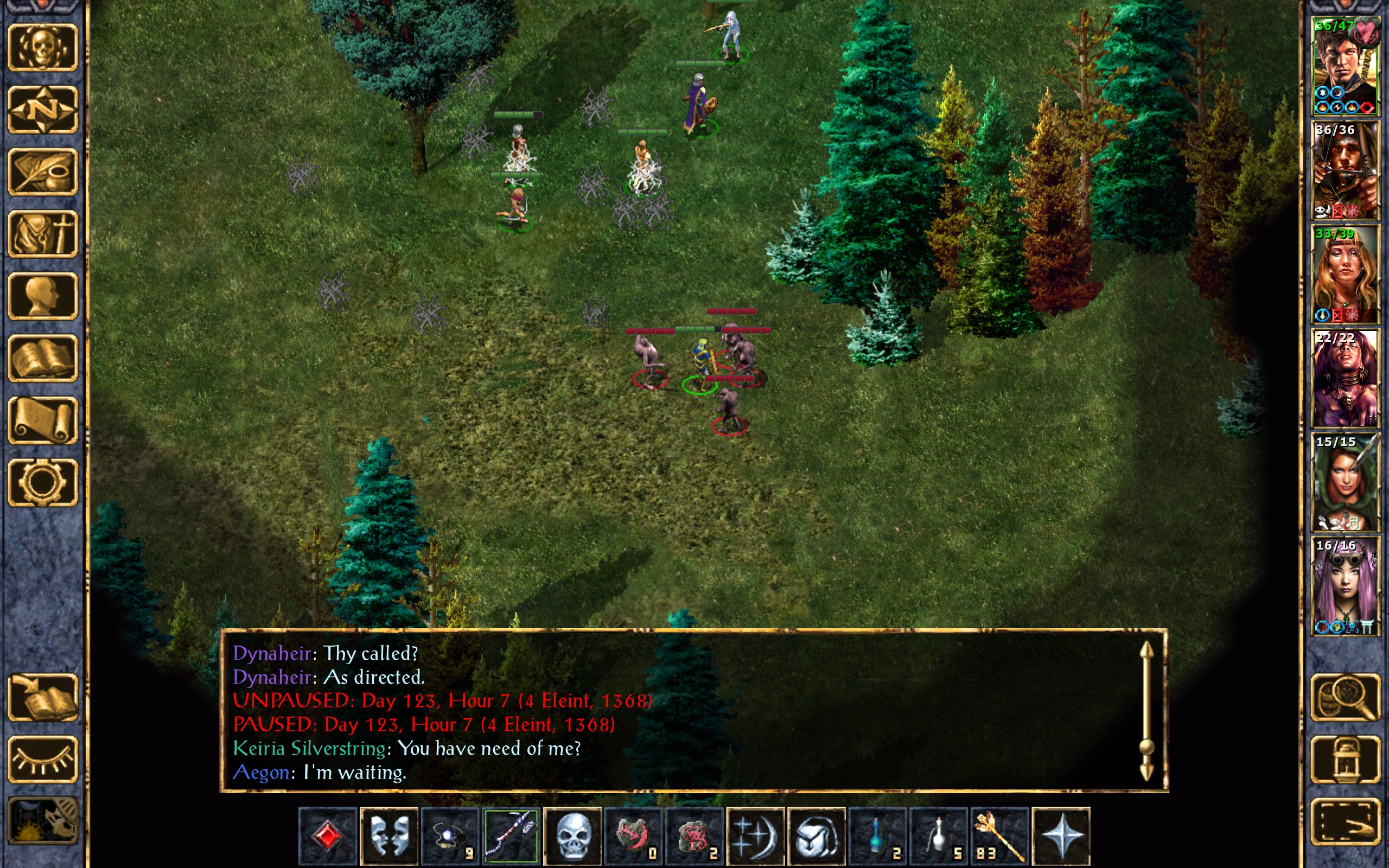Toggle the closed-eye hide interface button
The height and width of the screenshot is (868, 1389).
point(43,759)
